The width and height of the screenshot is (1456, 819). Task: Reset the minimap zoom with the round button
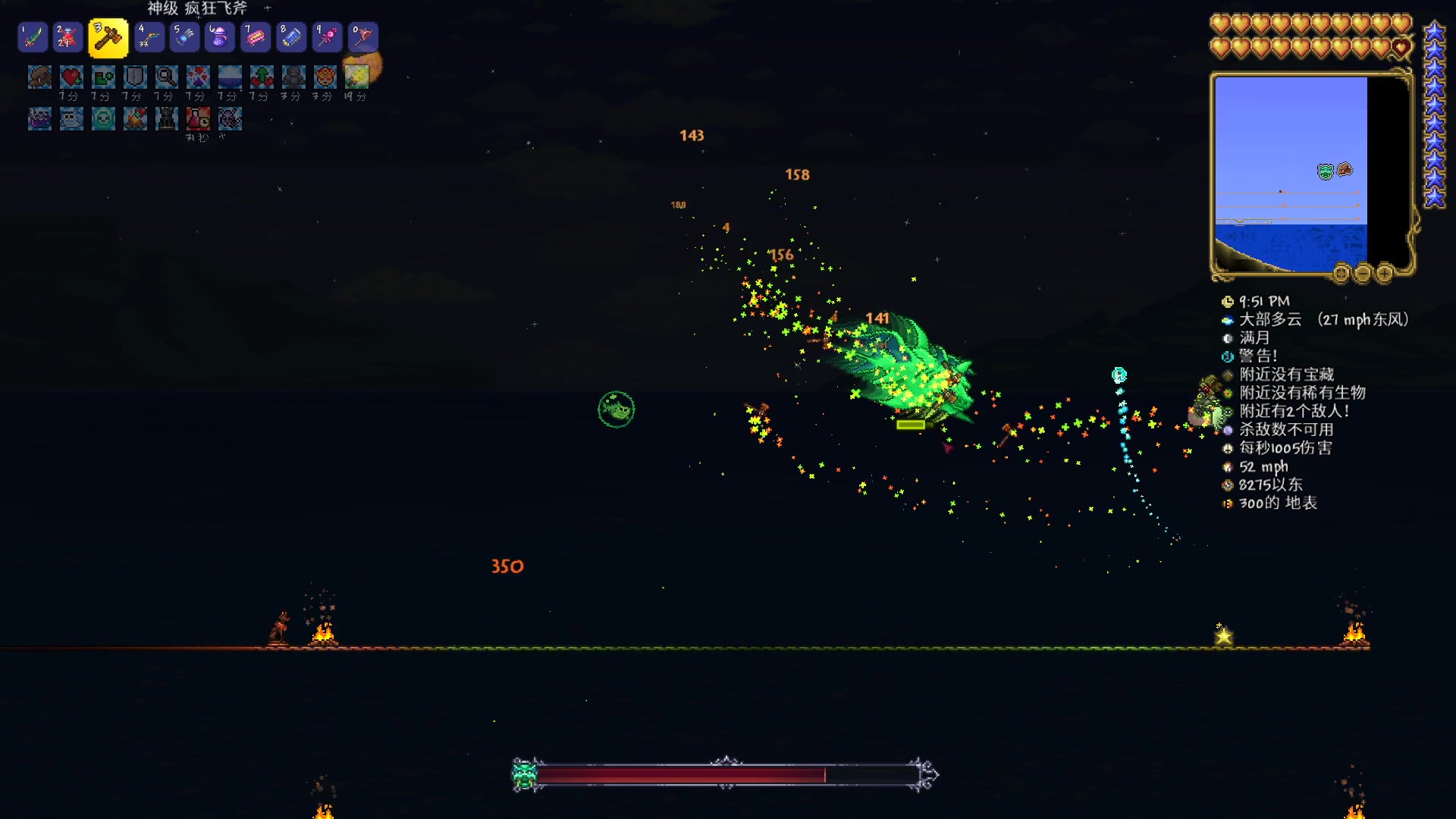[1341, 273]
